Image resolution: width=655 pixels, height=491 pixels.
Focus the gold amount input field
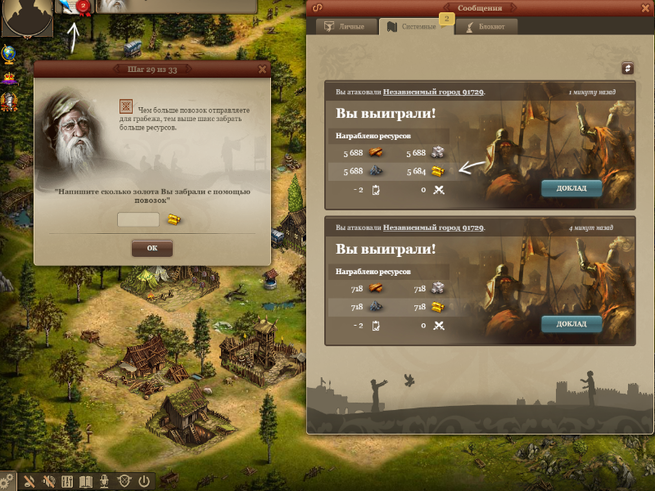tap(138, 220)
